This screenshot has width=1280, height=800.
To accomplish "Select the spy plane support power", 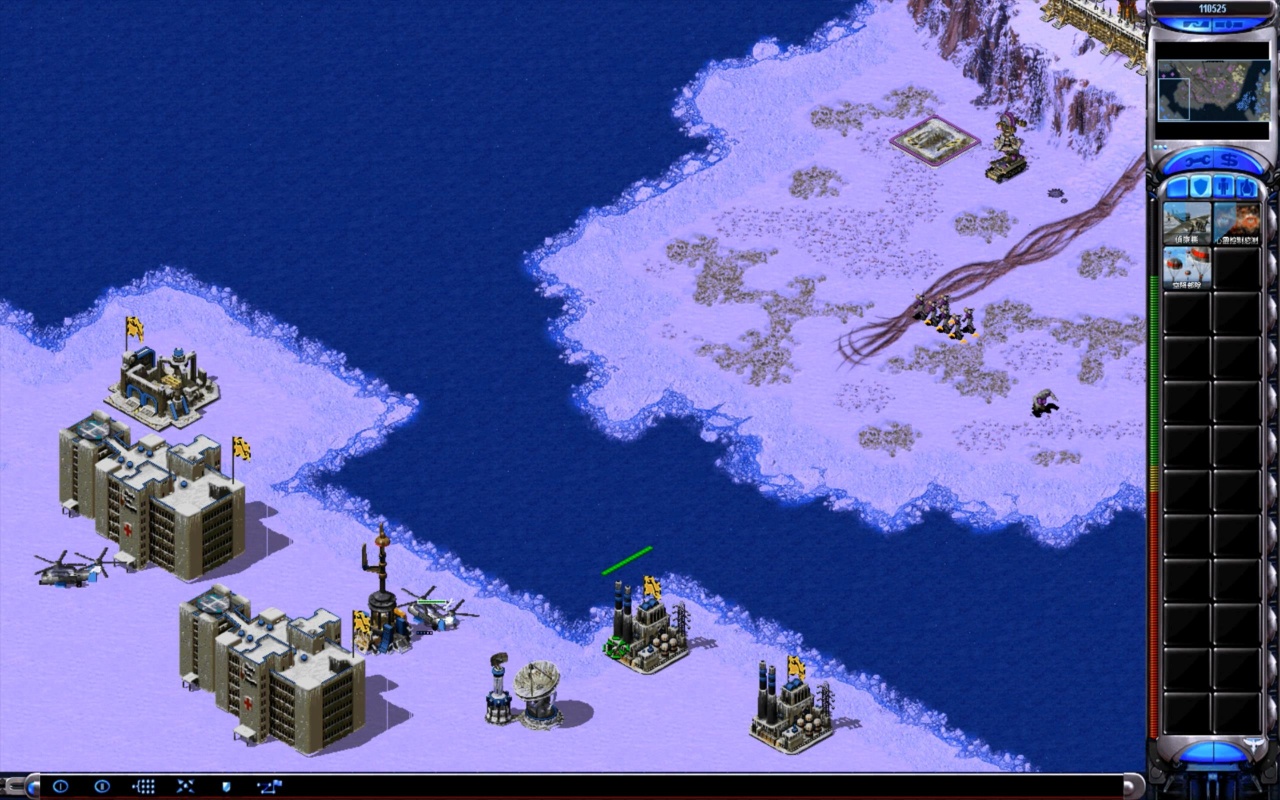I will pyautogui.click(x=1186, y=222).
